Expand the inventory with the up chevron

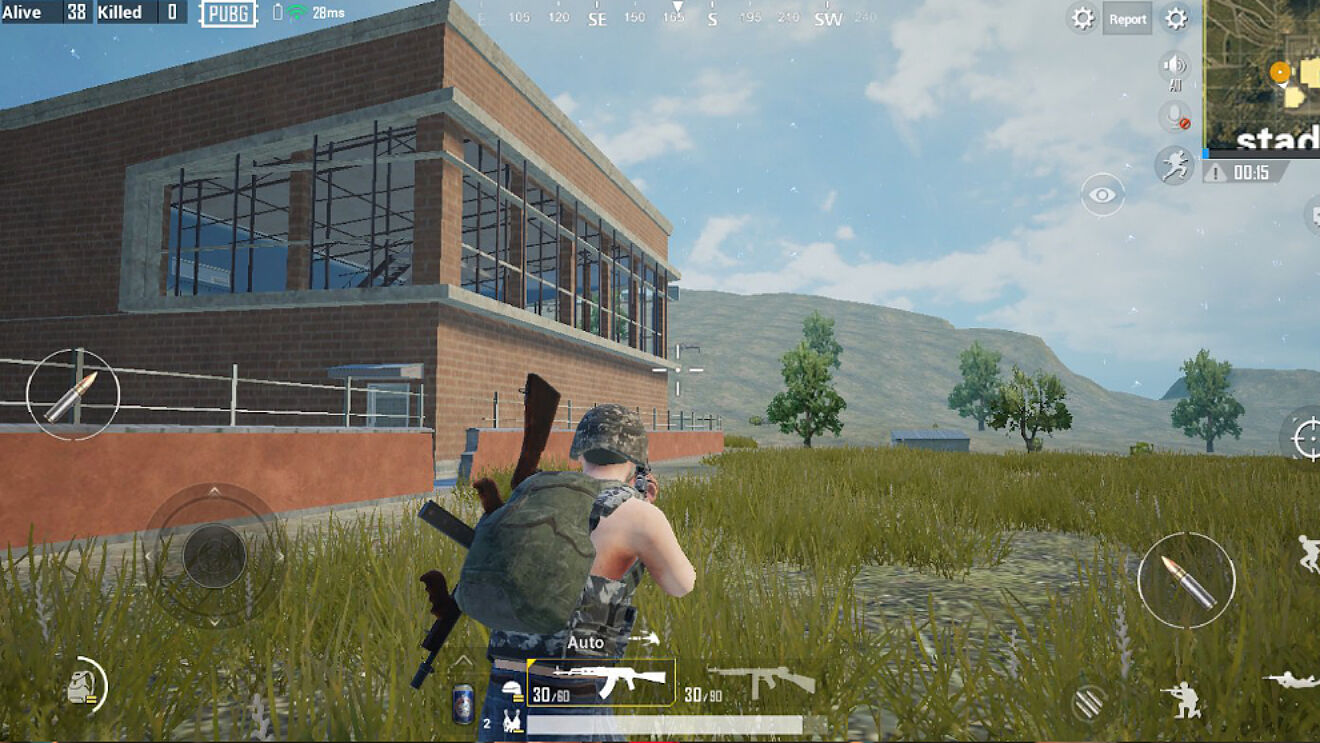coord(463,660)
